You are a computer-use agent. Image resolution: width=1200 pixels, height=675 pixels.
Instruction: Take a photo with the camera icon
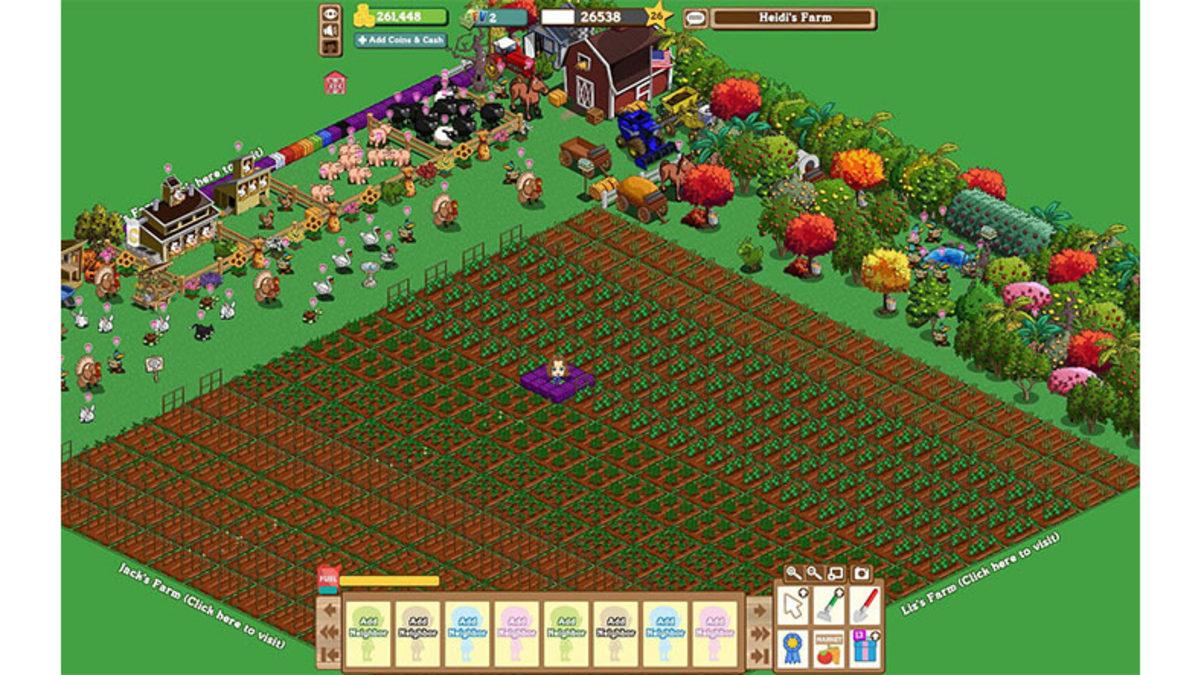tap(860, 574)
